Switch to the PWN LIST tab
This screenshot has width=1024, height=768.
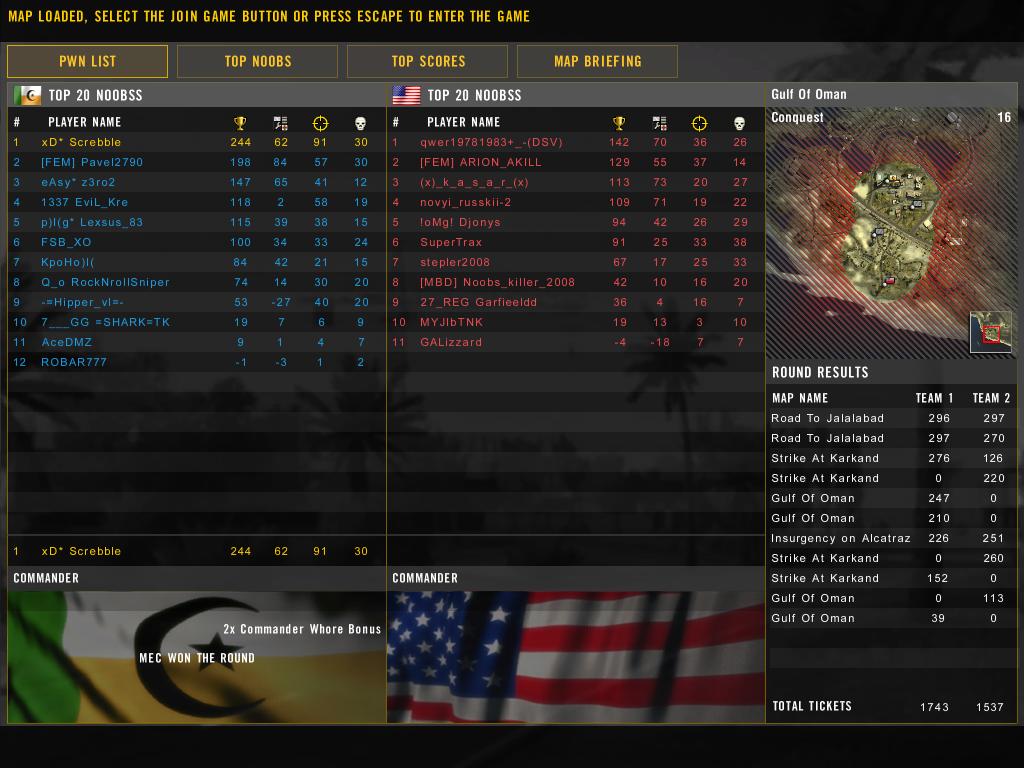pyautogui.click(x=87, y=61)
